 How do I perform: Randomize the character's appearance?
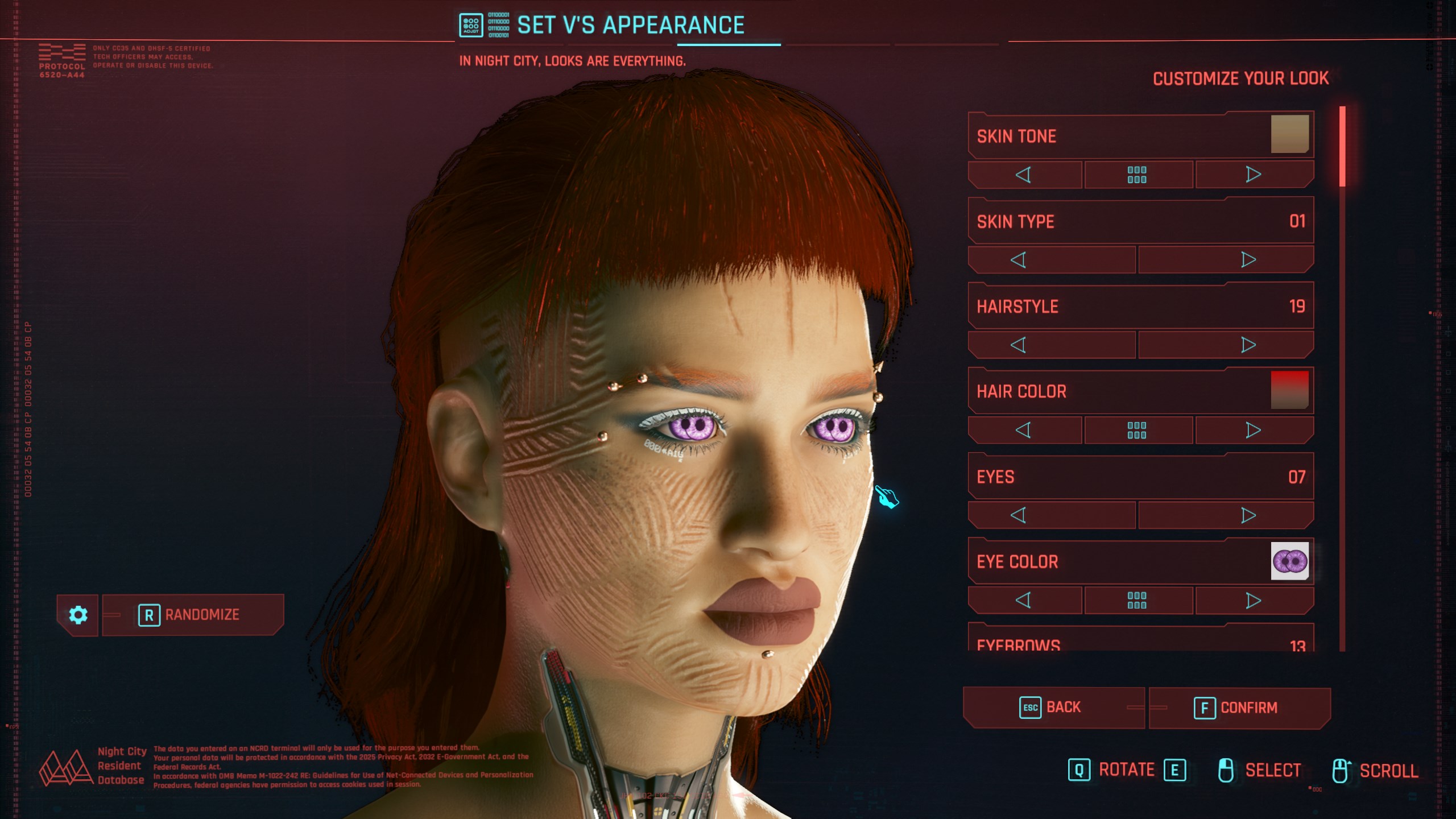192,615
